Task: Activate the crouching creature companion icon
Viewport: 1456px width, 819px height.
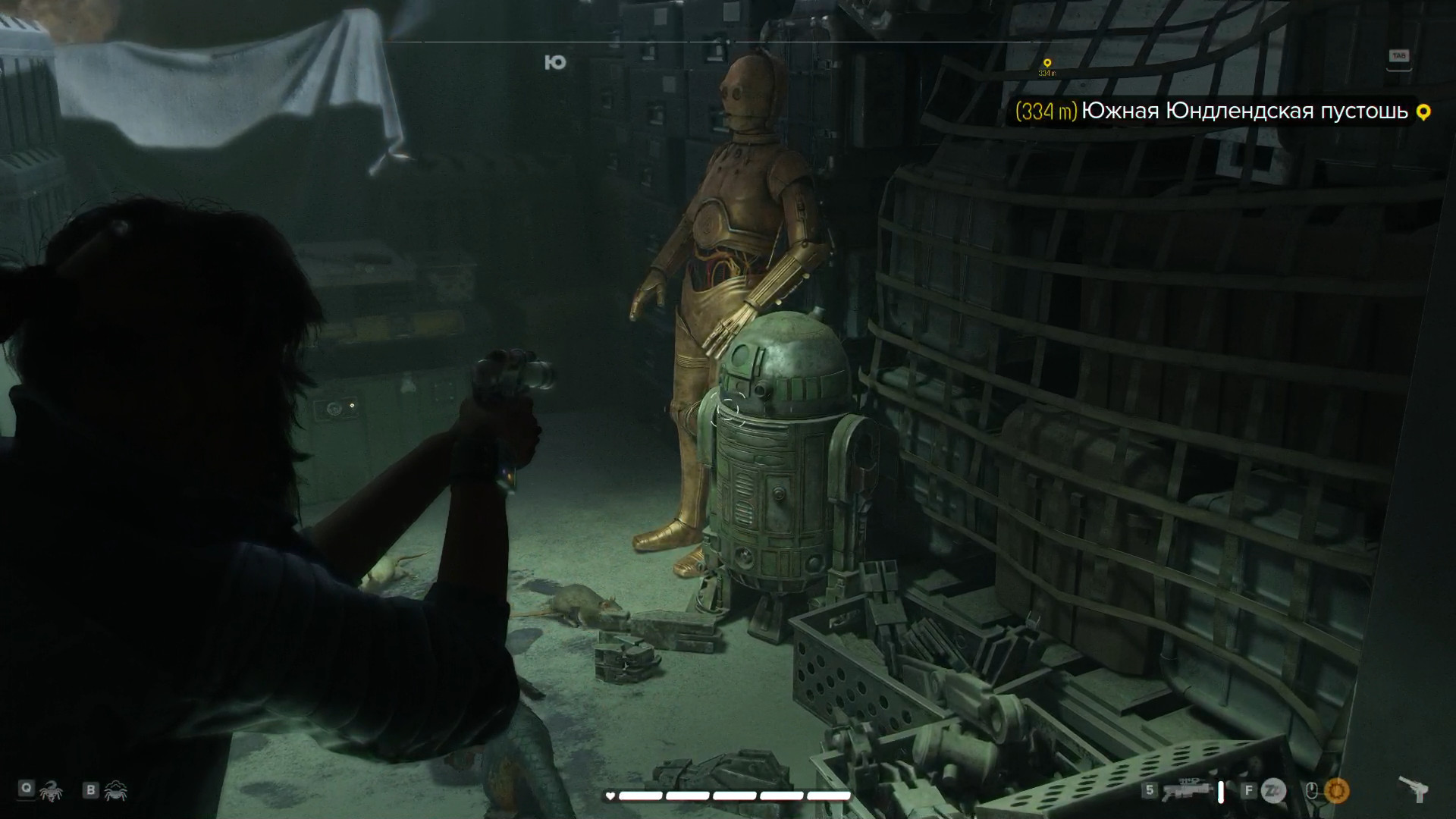Action: (116, 790)
